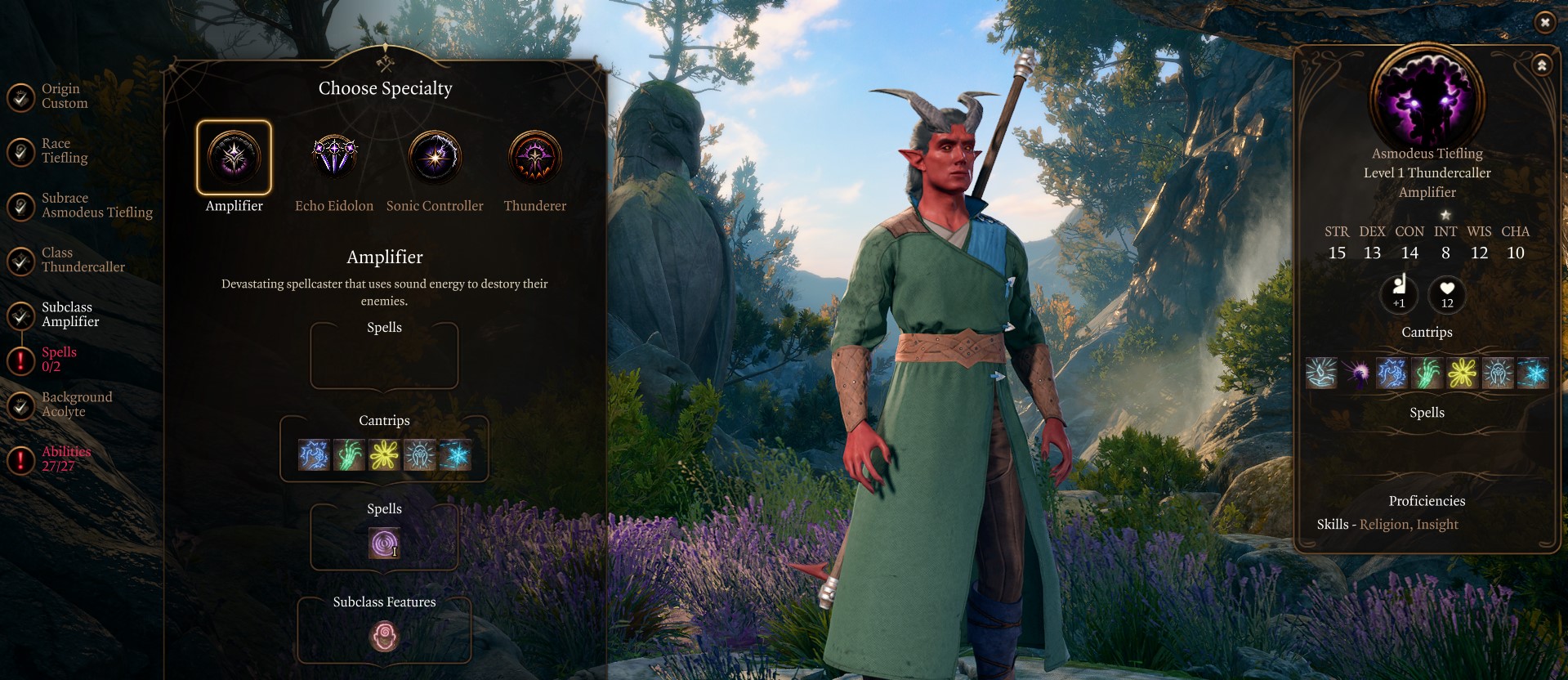Inspect the cyan snowflake cantrip in summary
The image size is (1568, 680).
coord(1533,374)
